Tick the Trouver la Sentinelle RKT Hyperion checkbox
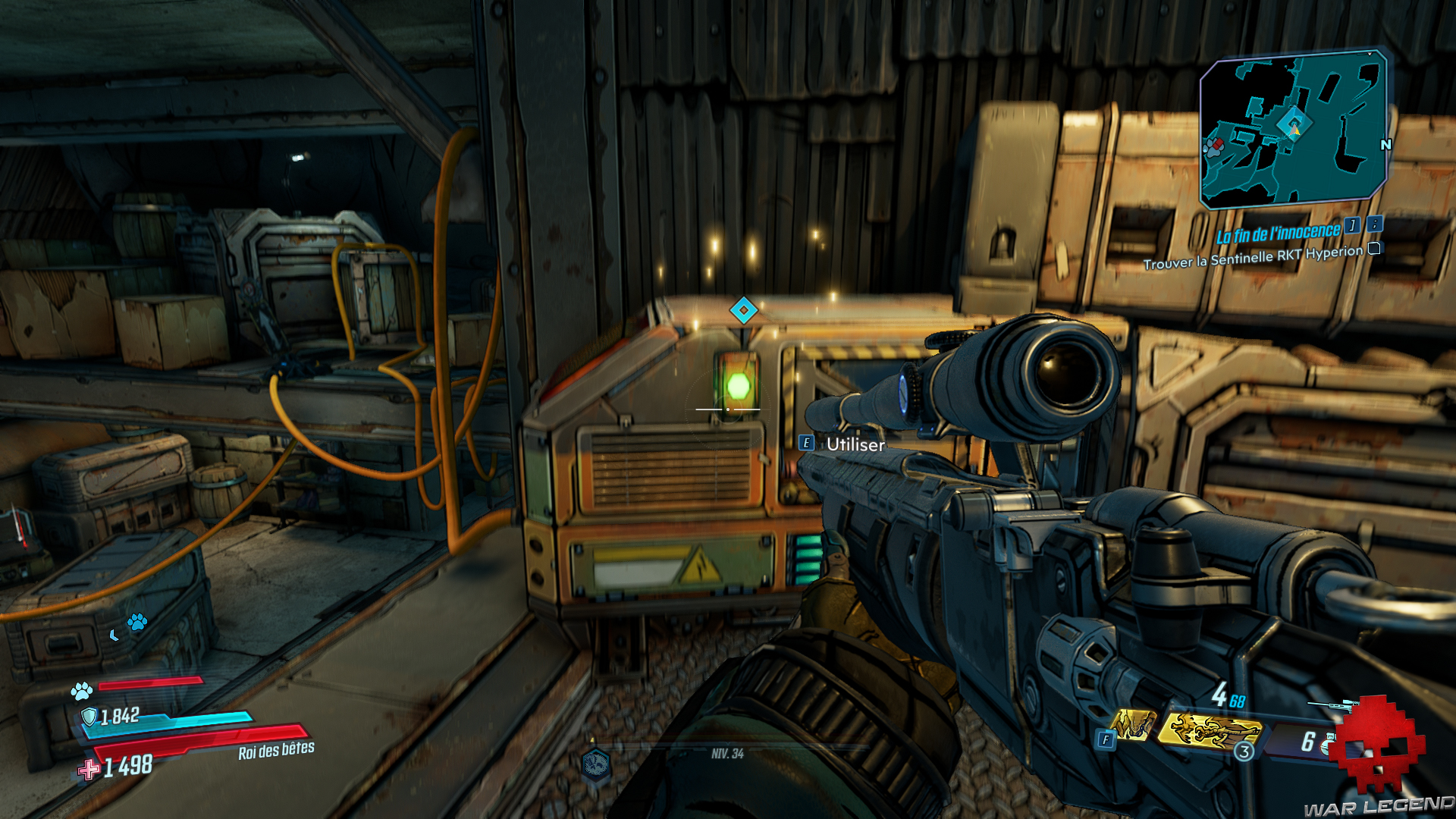This screenshot has width=1456, height=819. point(1374,249)
